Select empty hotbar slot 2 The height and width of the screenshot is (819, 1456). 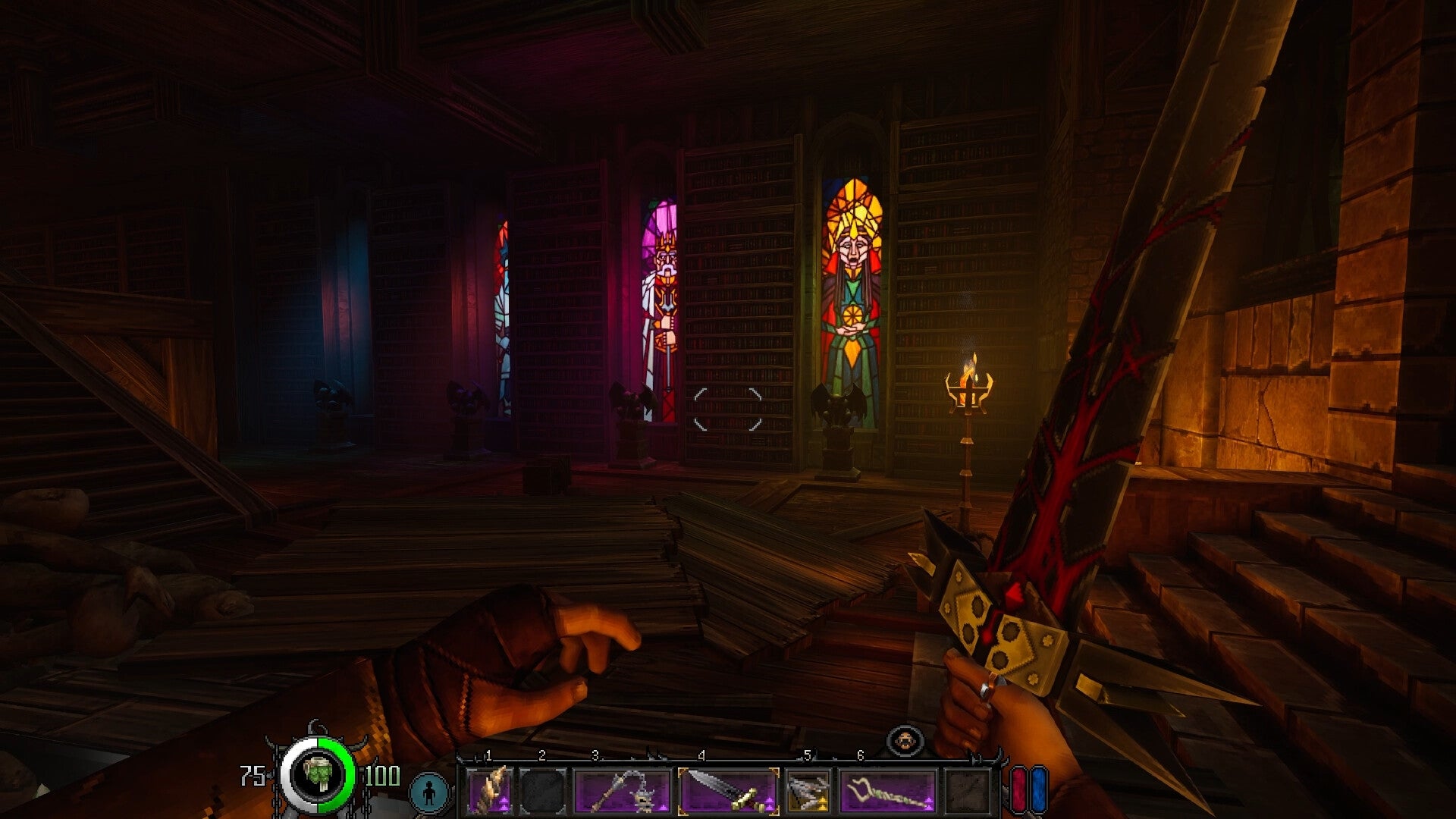pos(541,790)
